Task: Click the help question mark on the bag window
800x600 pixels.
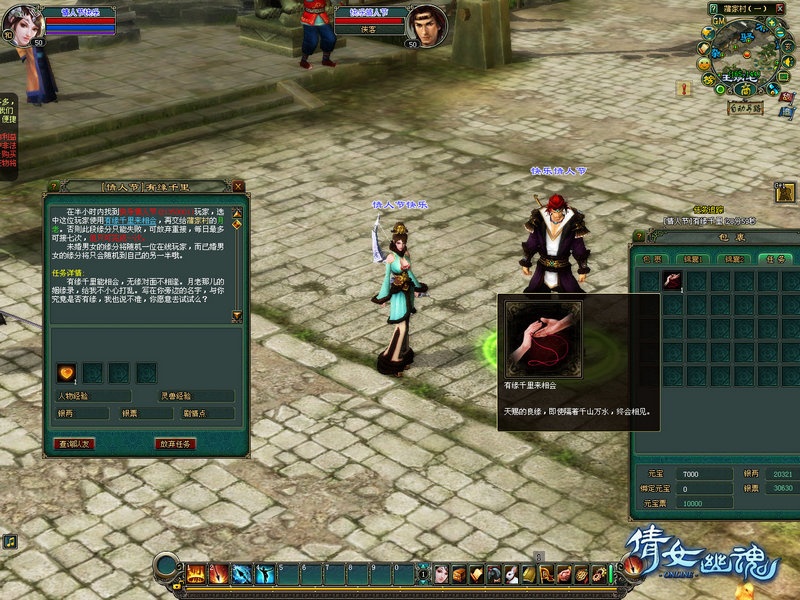Action: click(640, 238)
